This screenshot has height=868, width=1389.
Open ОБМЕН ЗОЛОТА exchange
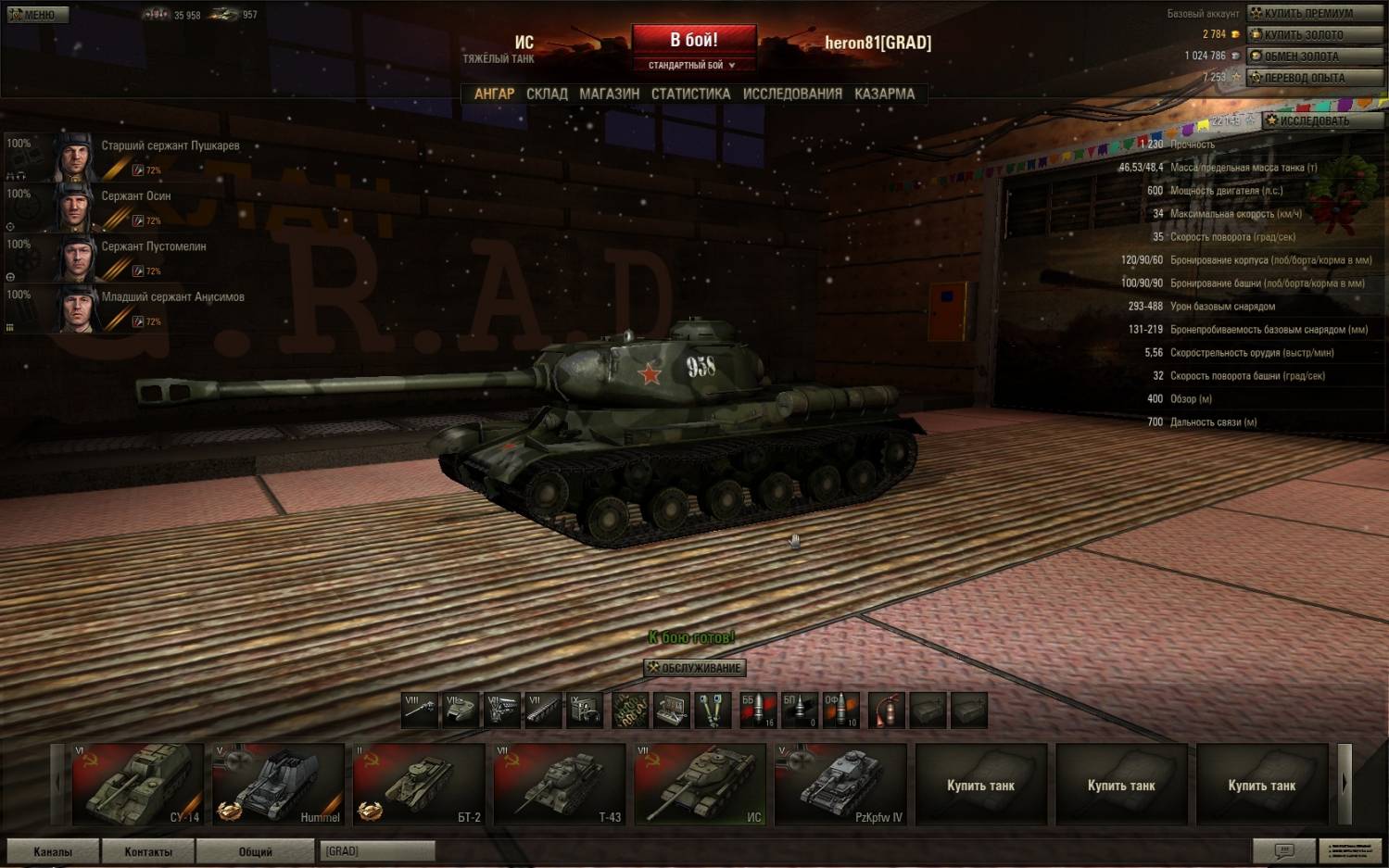(1315, 56)
